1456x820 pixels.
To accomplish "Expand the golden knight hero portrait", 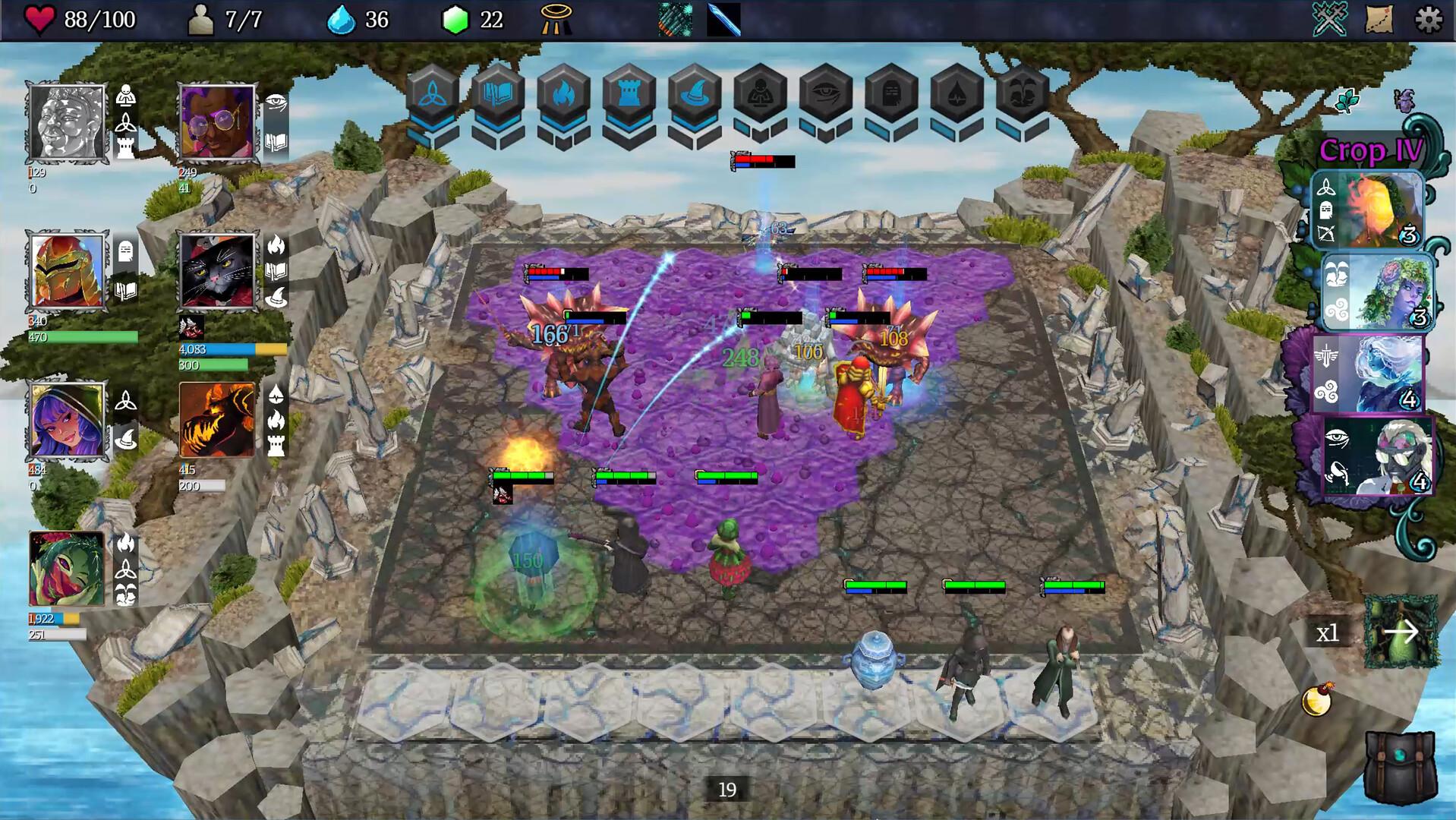I will (x=68, y=271).
